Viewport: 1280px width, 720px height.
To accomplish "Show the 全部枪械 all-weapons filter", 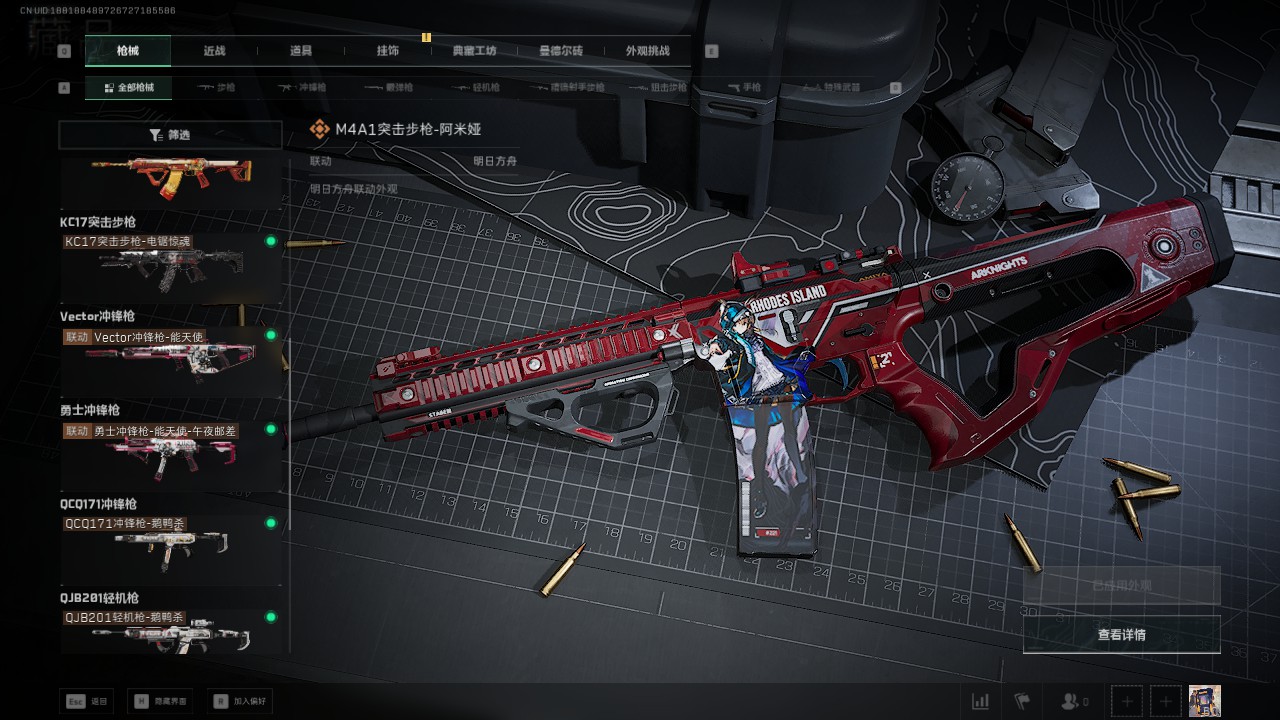I will tap(128, 88).
